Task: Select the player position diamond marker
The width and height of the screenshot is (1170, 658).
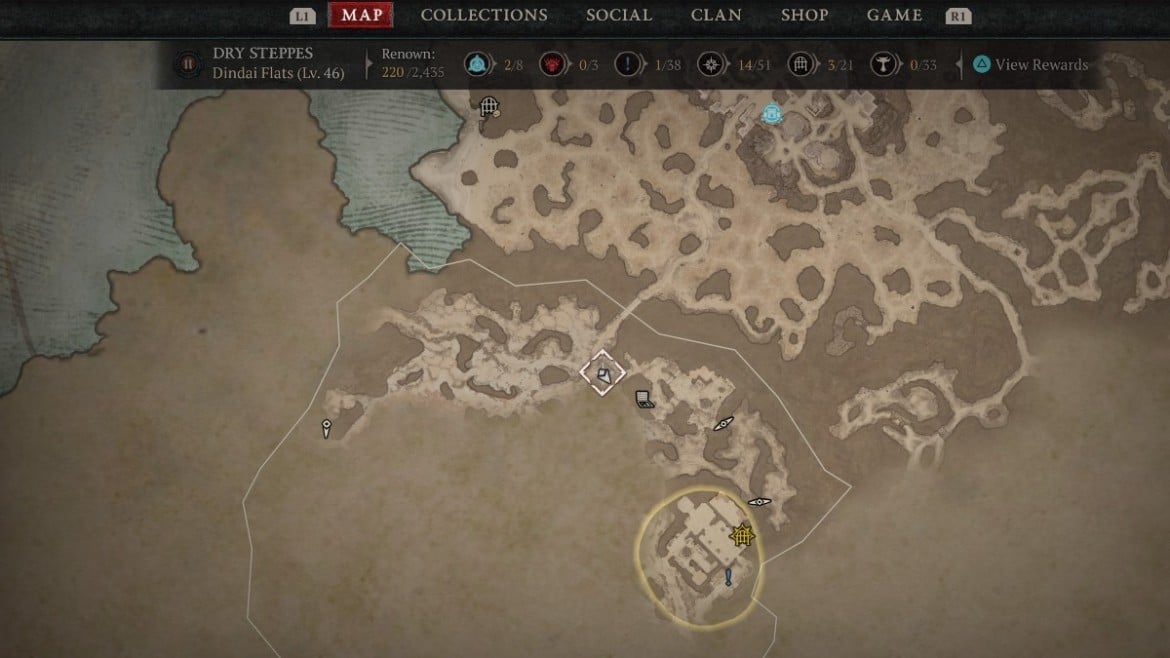Action: point(603,374)
